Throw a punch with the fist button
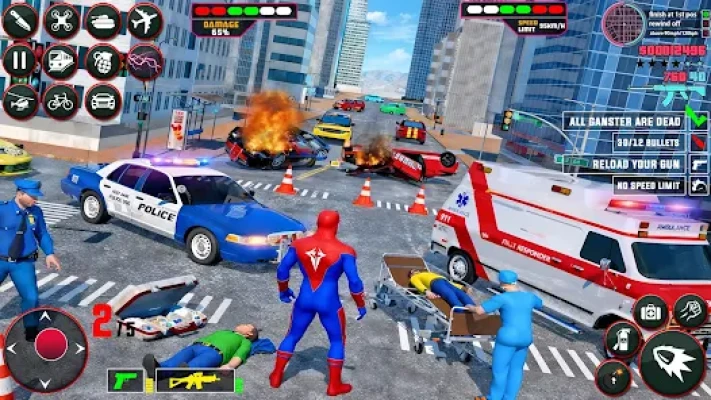 pyautogui.click(x=691, y=310)
